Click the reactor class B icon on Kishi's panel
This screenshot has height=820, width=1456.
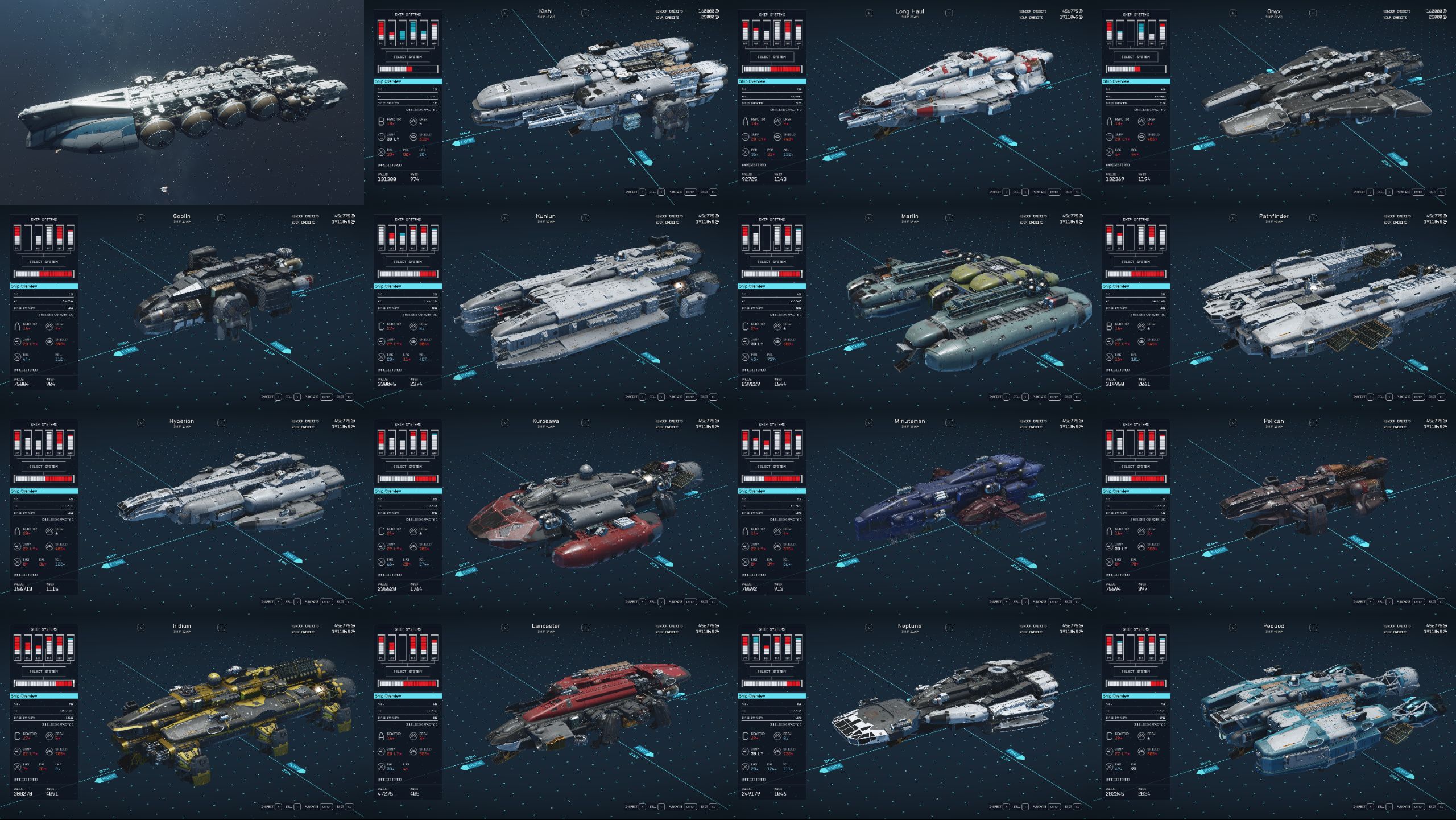[x=382, y=122]
